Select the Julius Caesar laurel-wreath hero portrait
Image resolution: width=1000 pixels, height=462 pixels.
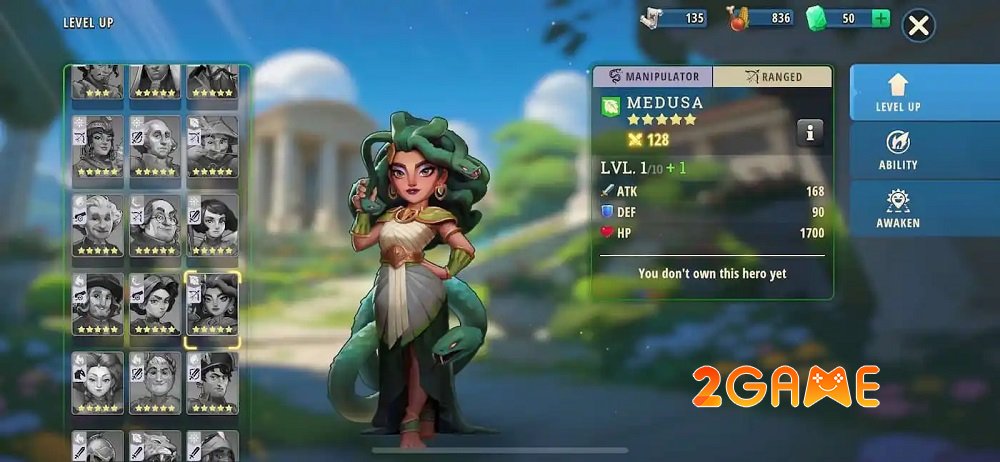155,382
